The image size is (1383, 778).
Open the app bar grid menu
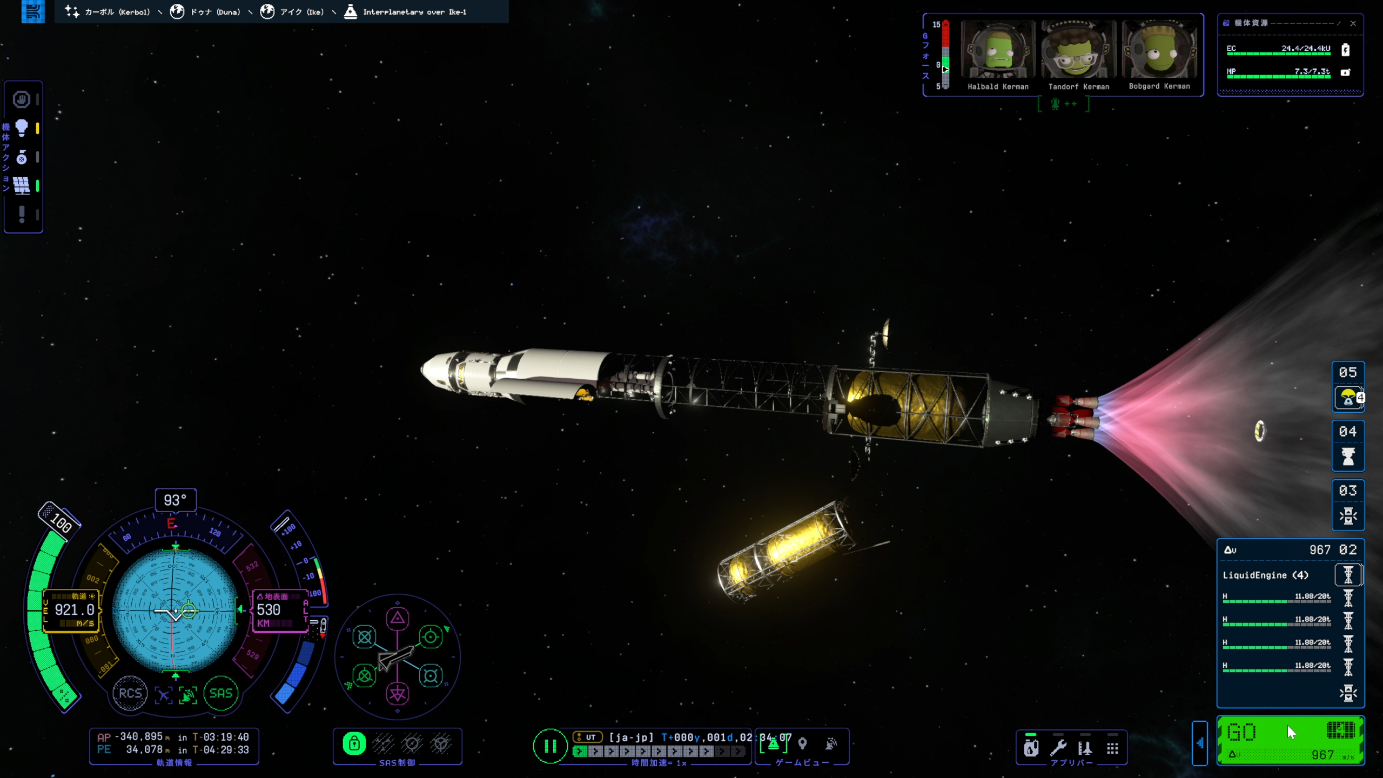point(1112,747)
